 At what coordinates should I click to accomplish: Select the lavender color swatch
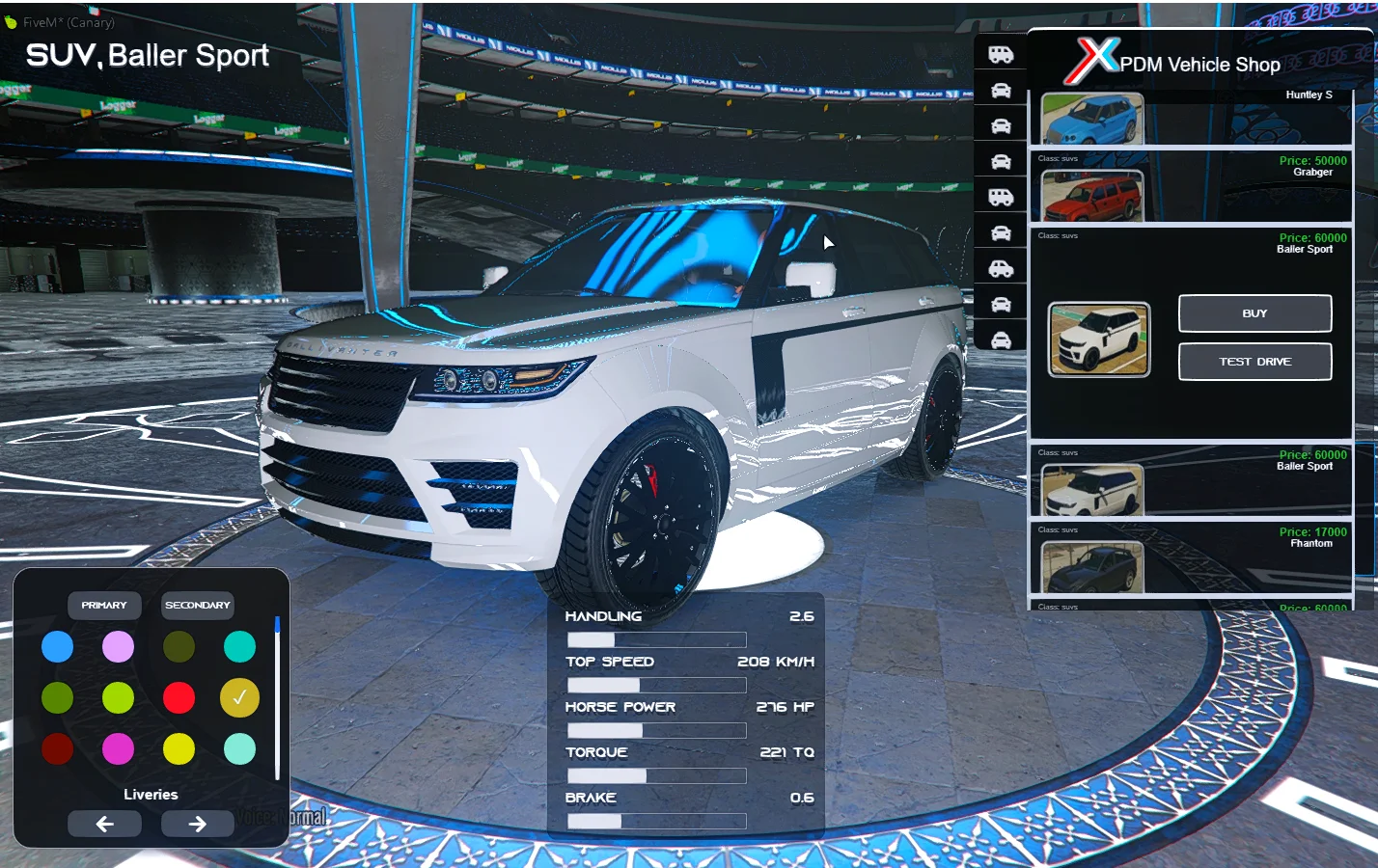point(118,646)
